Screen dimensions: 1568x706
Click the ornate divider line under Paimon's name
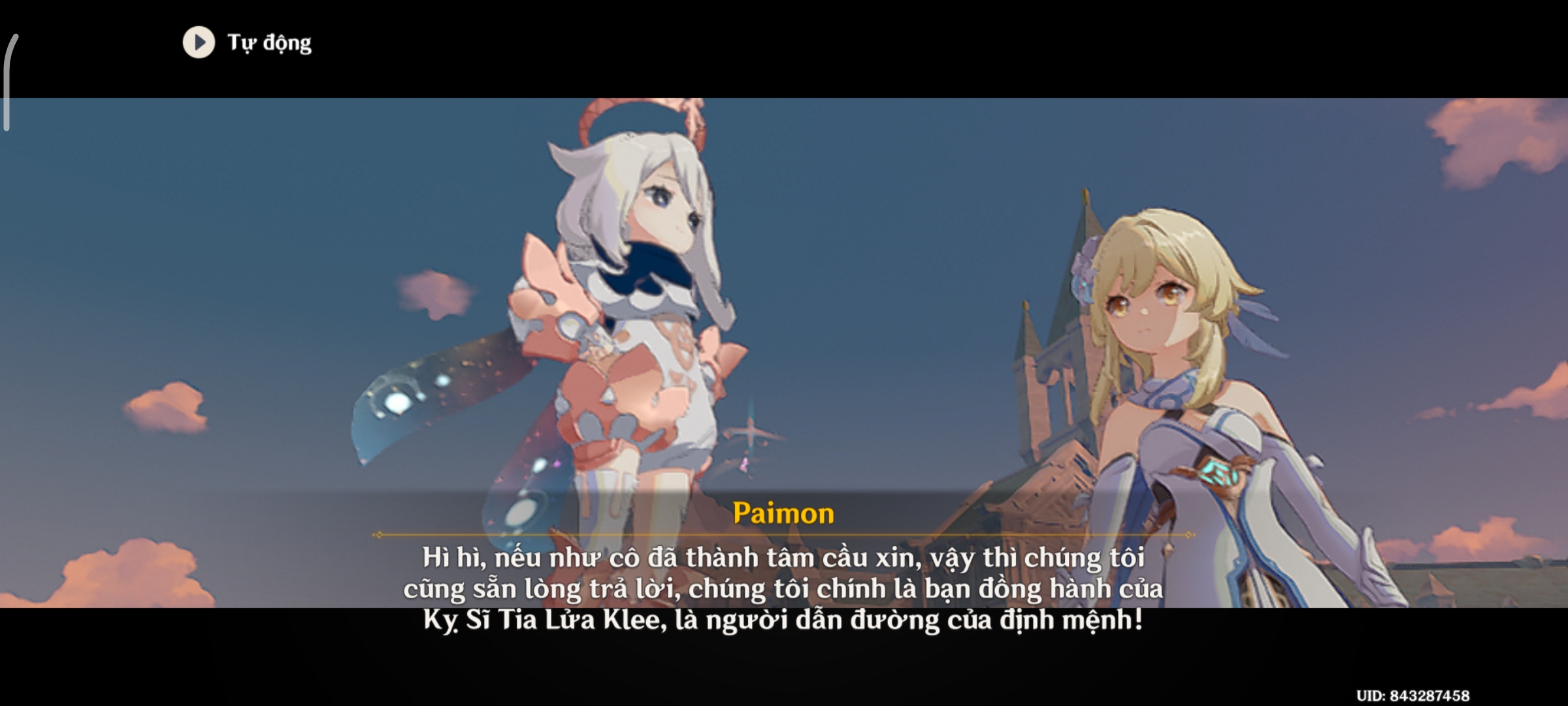pyautogui.click(x=784, y=535)
